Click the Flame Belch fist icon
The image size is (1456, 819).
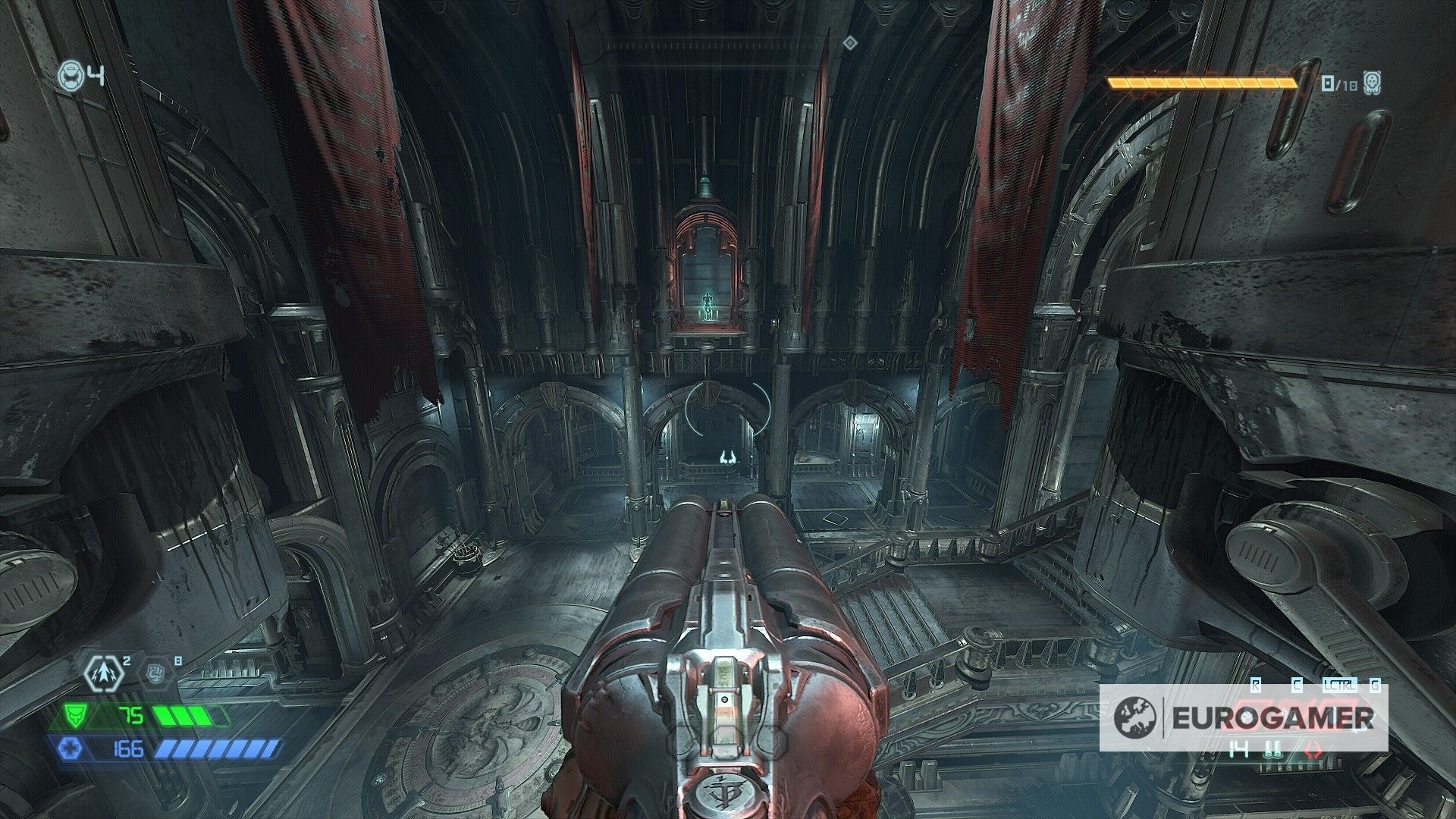(156, 674)
